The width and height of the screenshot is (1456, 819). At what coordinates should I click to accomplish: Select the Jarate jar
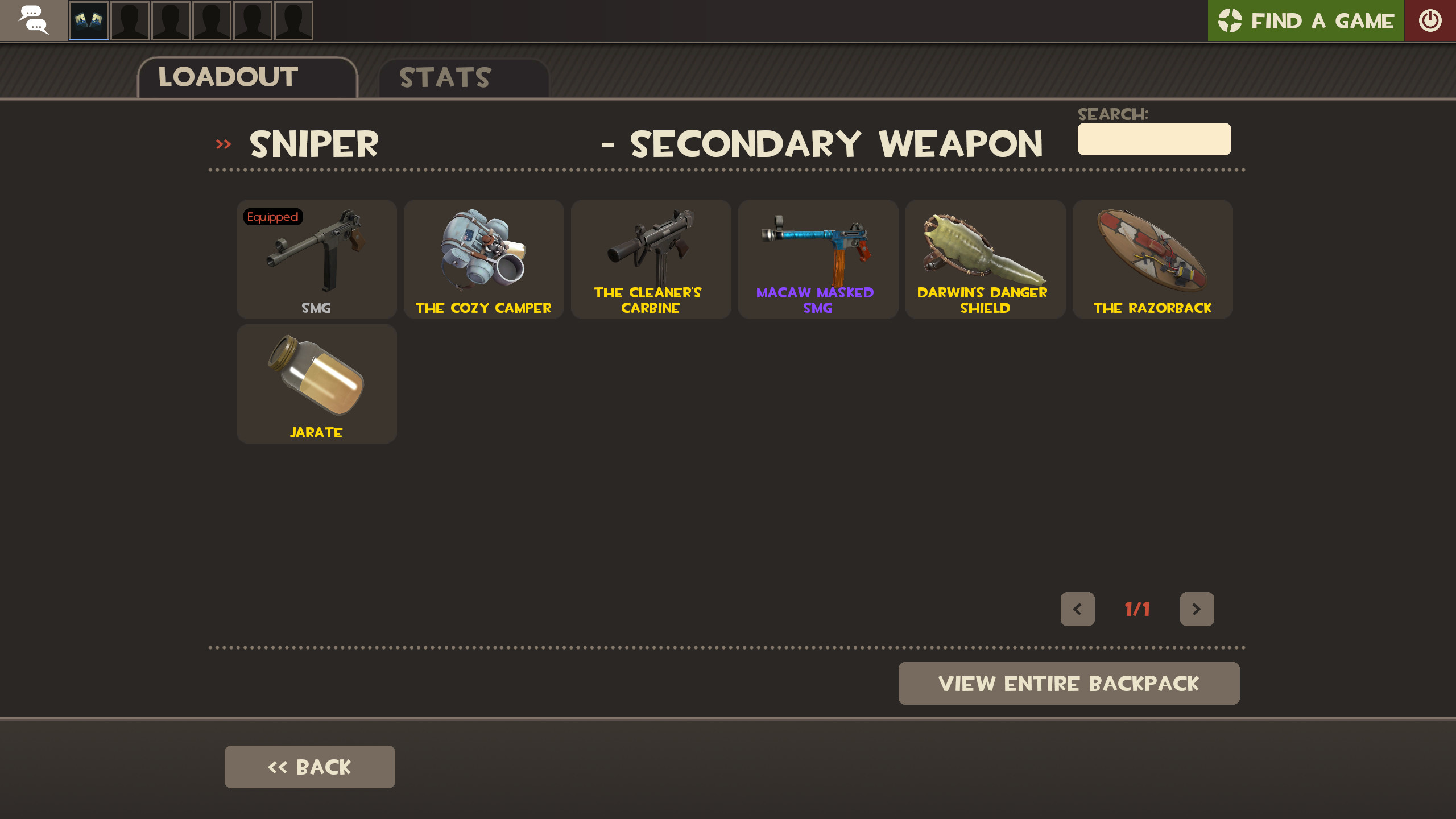click(x=316, y=384)
